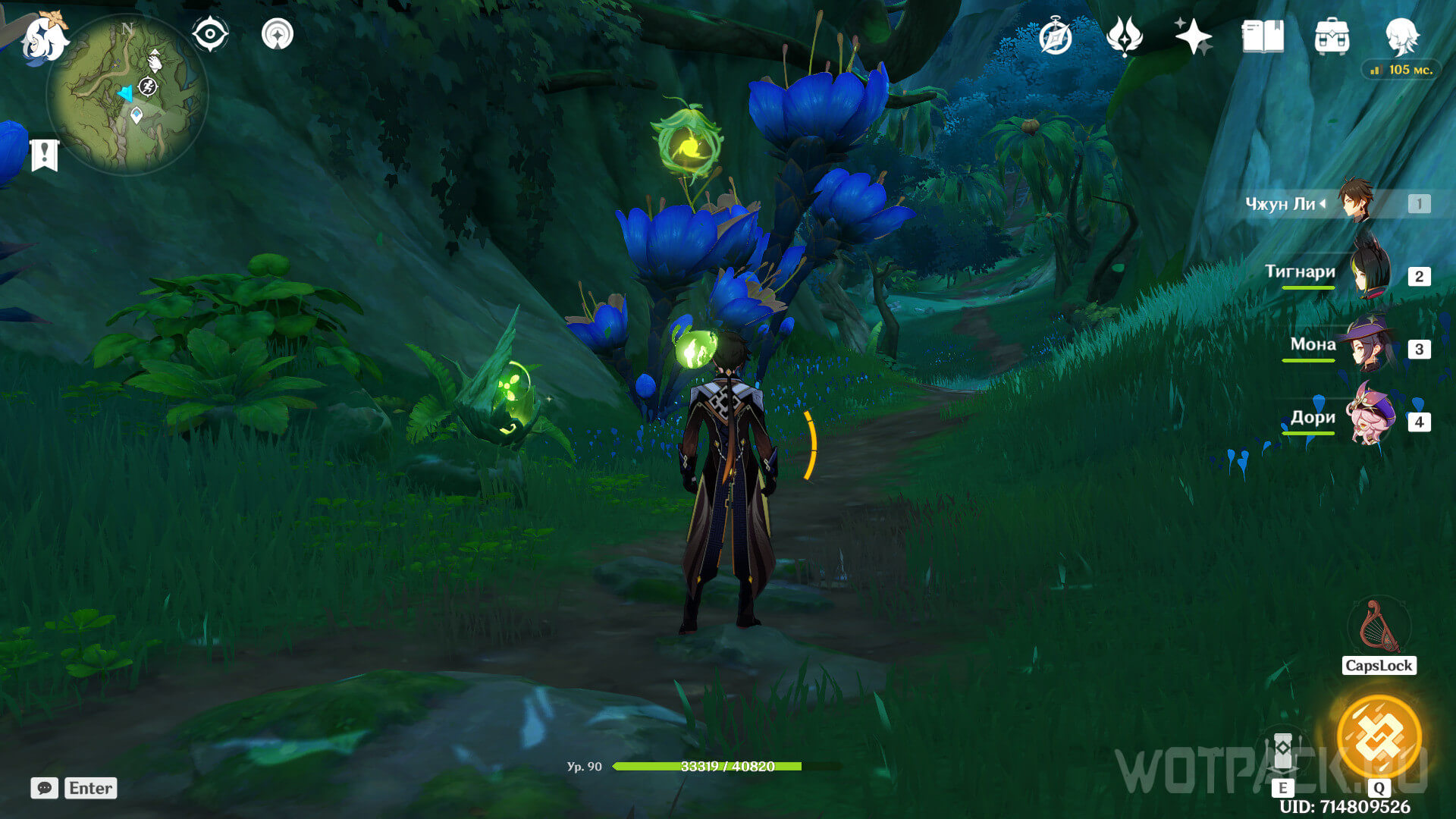Toggle Elemental Sight eye icon

point(210,35)
